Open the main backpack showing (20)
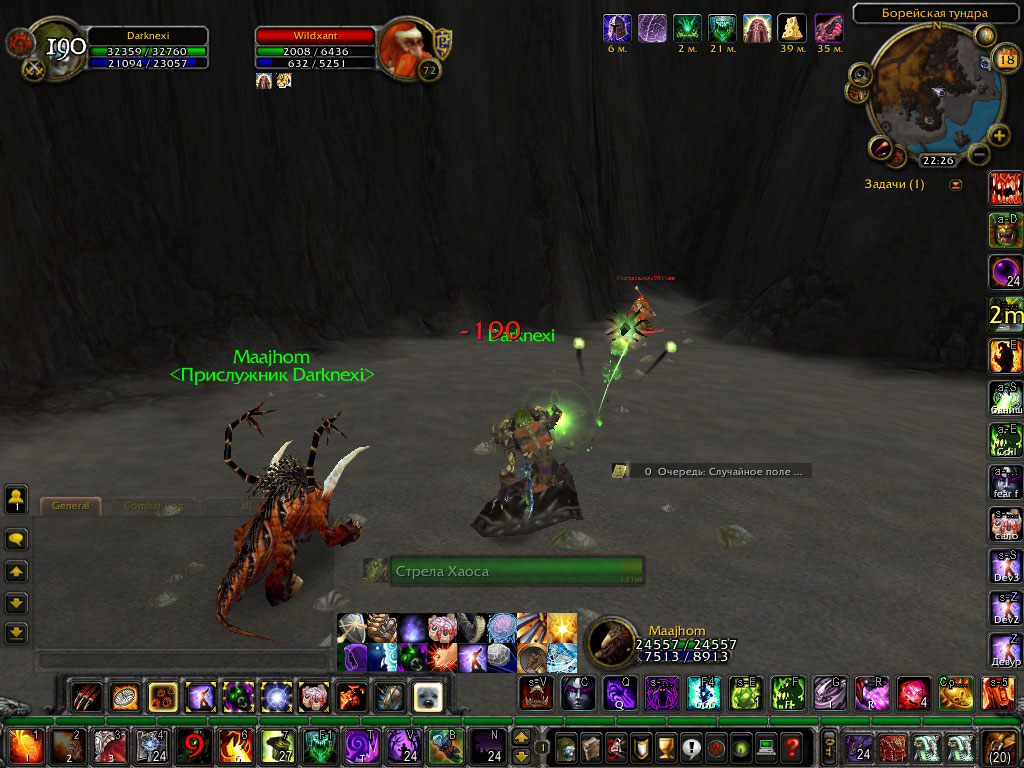 pyautogui.click(x=1001, y=747)
